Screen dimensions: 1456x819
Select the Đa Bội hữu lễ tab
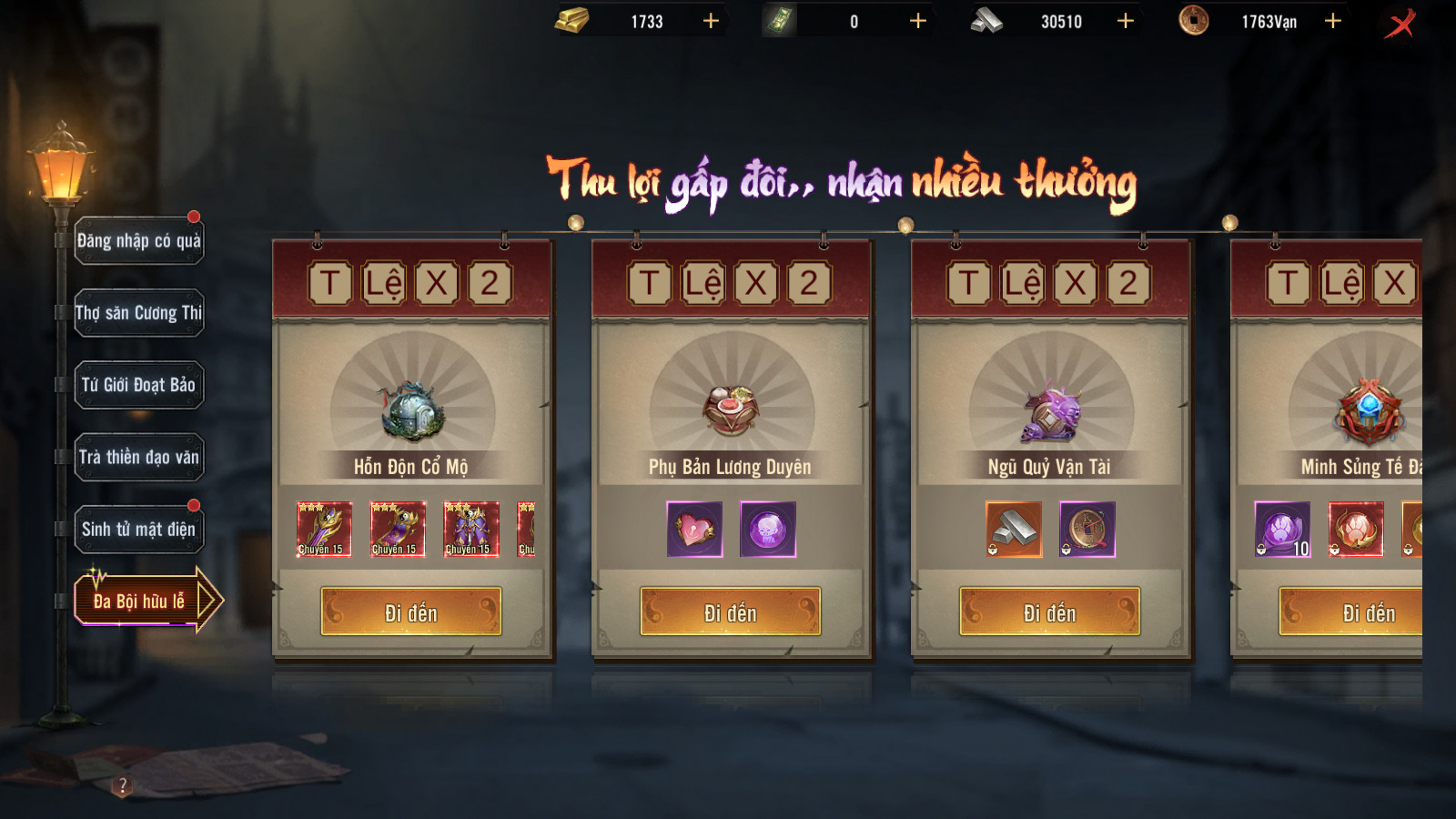138,602
